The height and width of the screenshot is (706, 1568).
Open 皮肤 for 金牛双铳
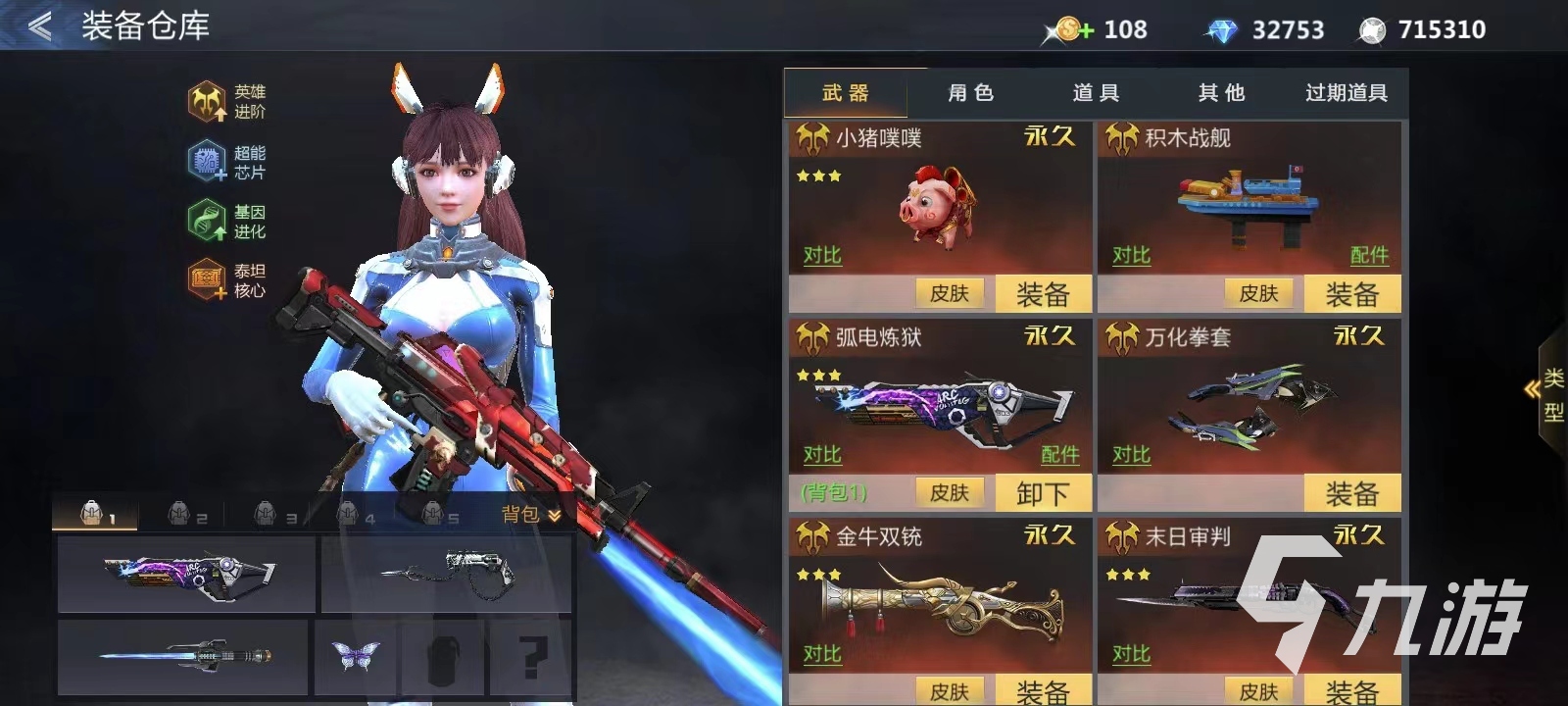coord(950,690)
